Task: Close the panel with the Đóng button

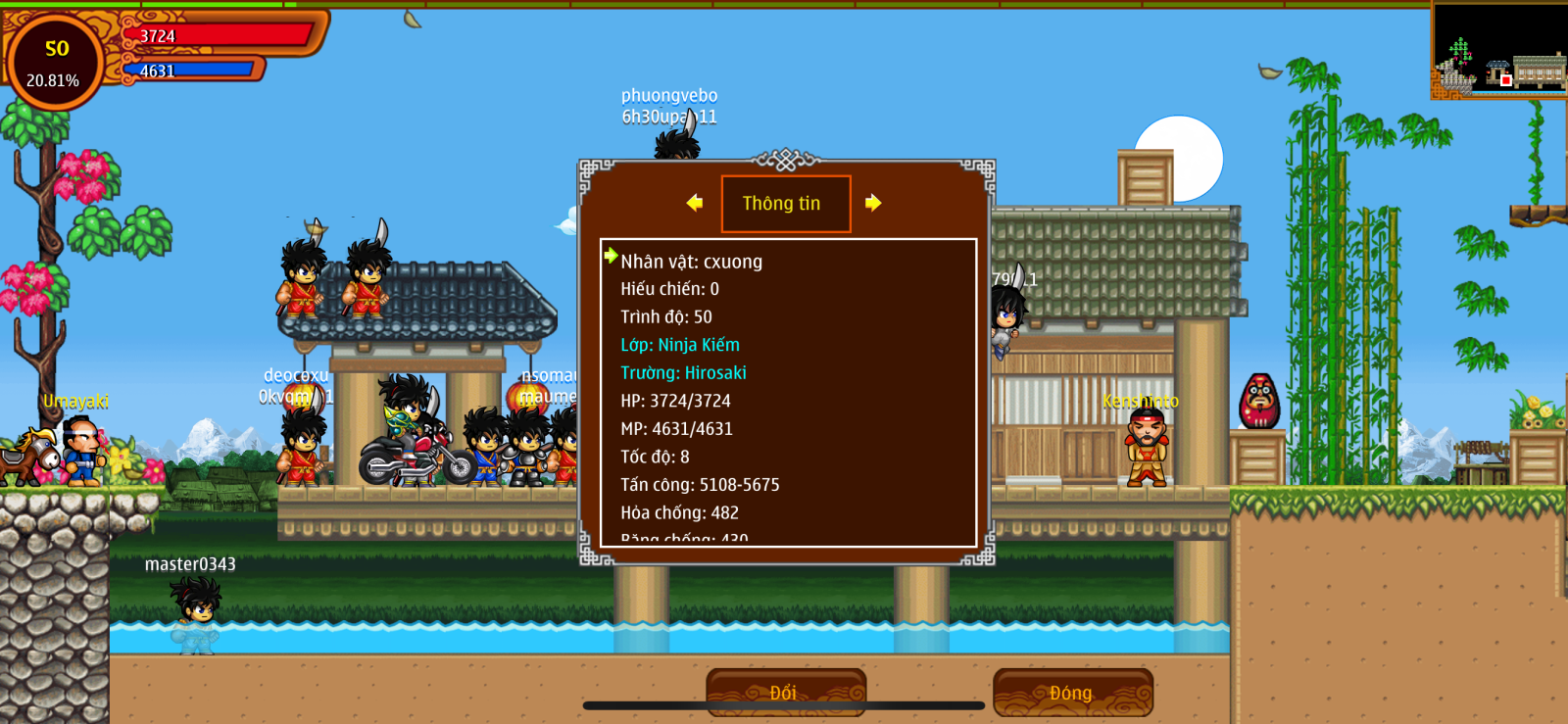Action: point(1072,693)
